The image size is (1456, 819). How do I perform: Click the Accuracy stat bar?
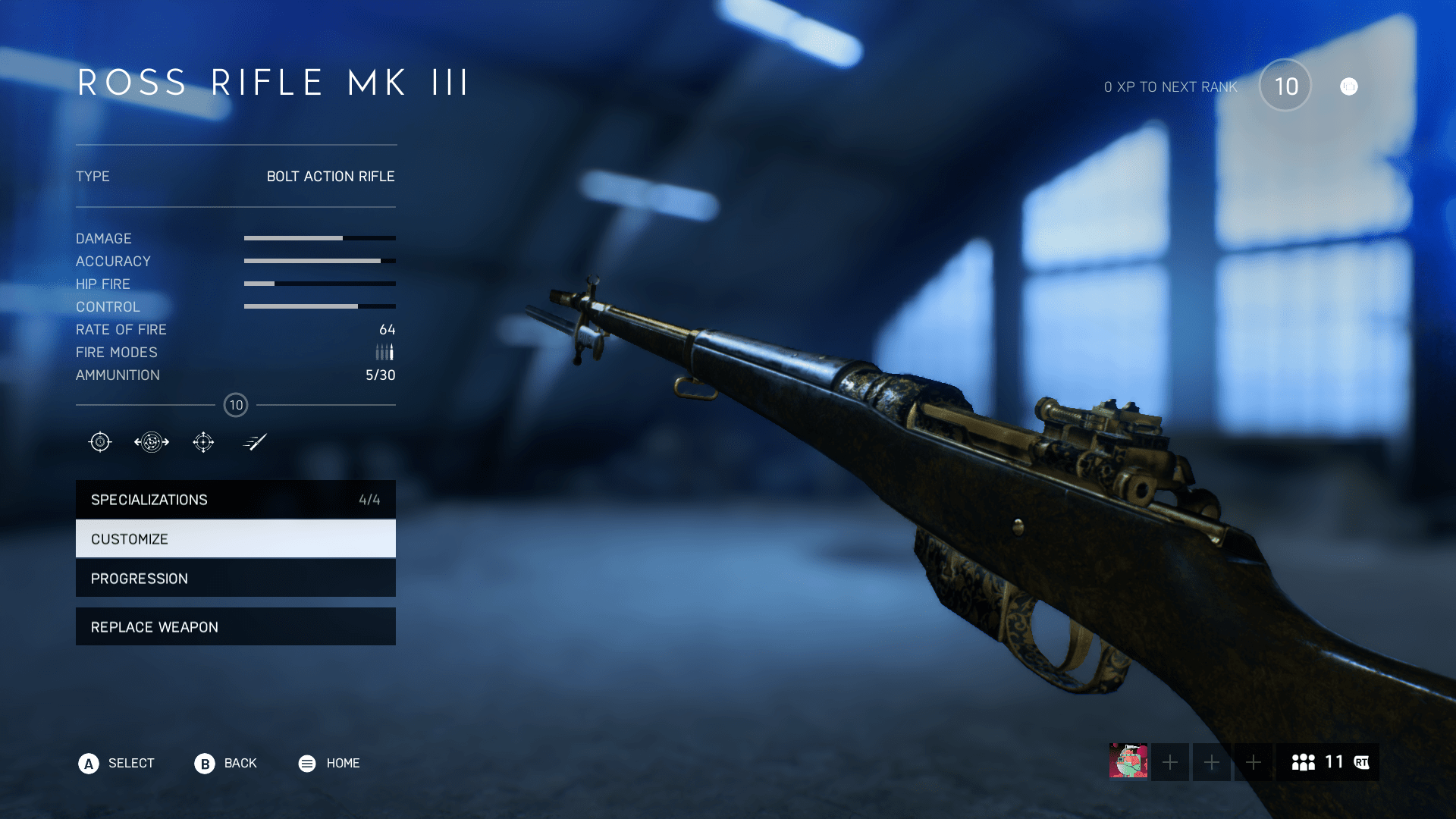tap(318, 261)
